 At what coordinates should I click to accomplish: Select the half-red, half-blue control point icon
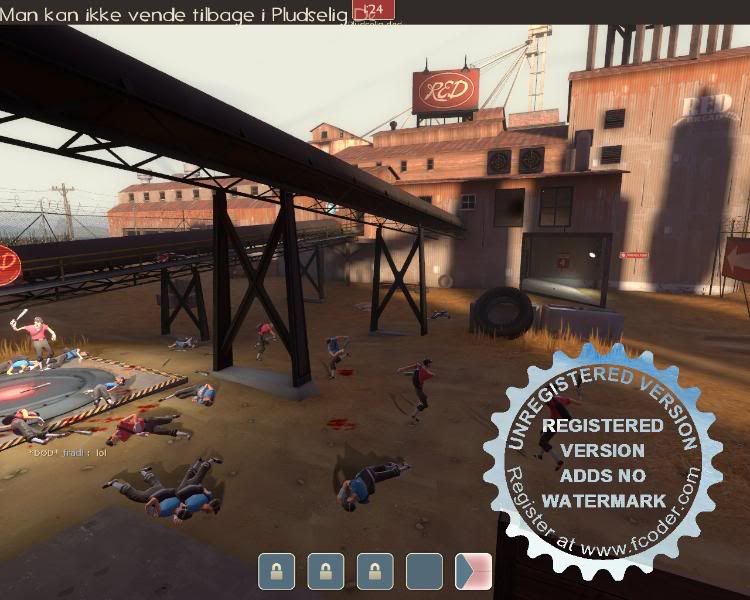point(473,572)
